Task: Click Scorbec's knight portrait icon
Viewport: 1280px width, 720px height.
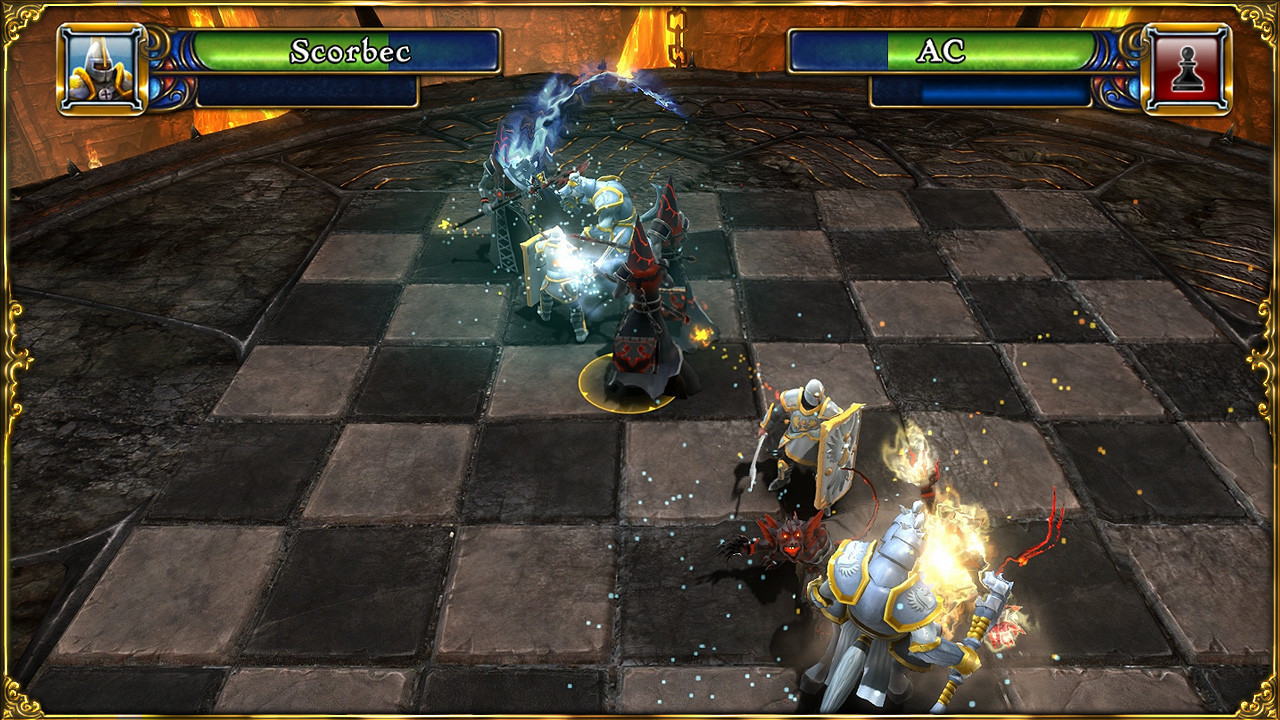Action: pyautogui.click(x=102, y=69)
